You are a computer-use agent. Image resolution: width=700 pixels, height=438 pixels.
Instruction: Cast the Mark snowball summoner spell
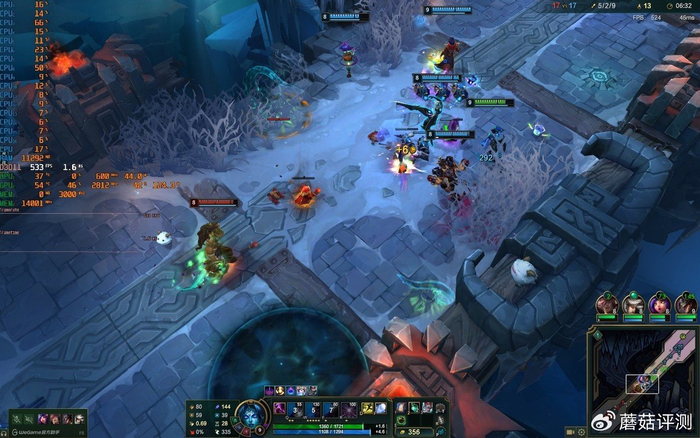pyautogui.click(x=381, y=408)
